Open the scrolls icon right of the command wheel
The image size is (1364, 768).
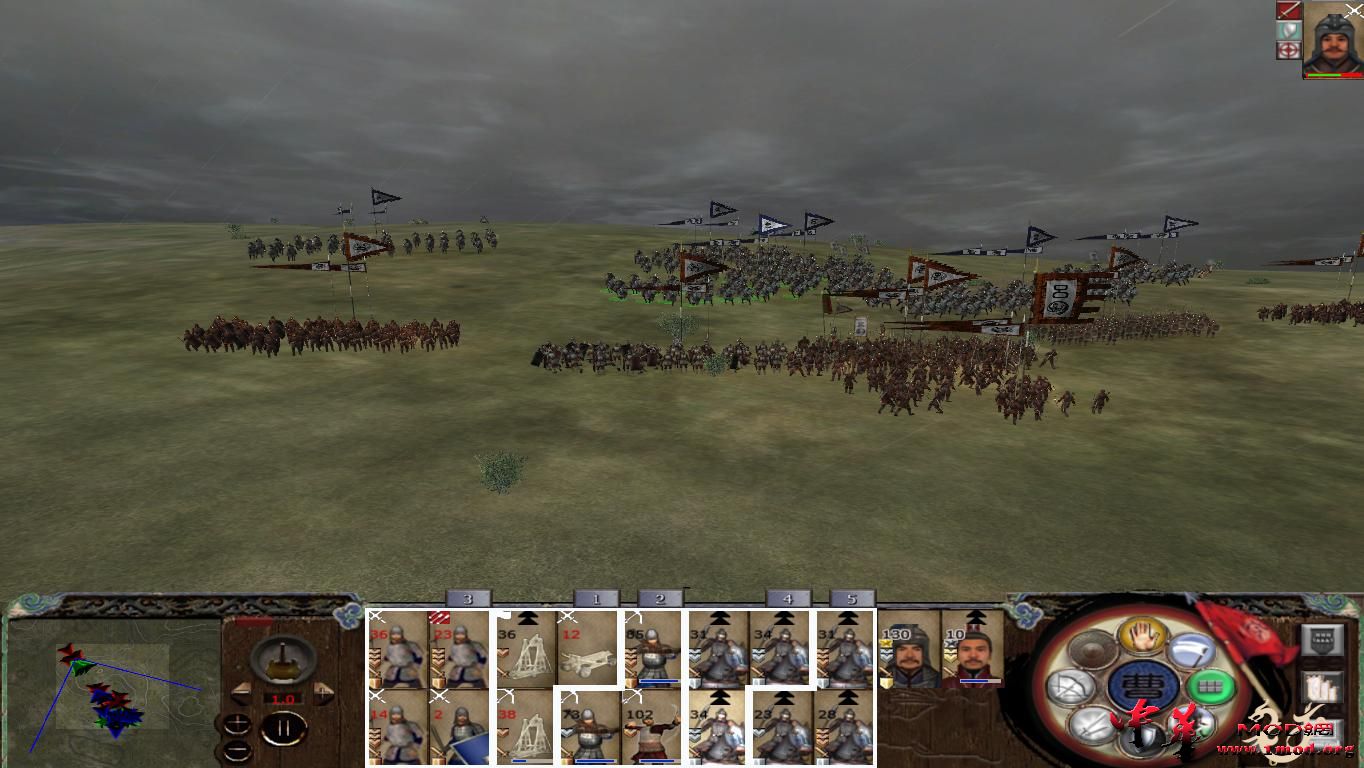(1321, 686)
